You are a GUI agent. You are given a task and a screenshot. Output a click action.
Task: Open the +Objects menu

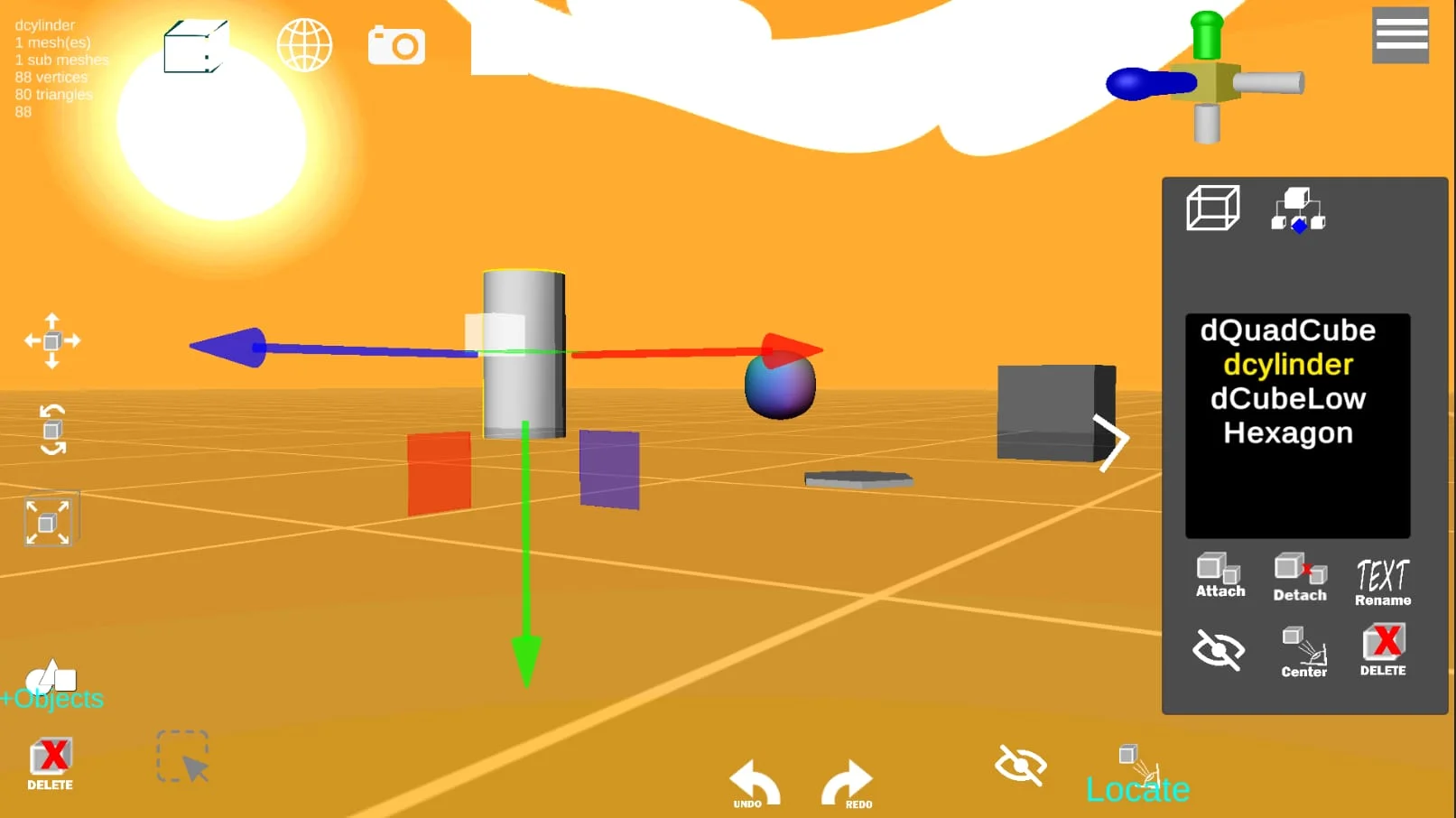(x=51, y=684)
